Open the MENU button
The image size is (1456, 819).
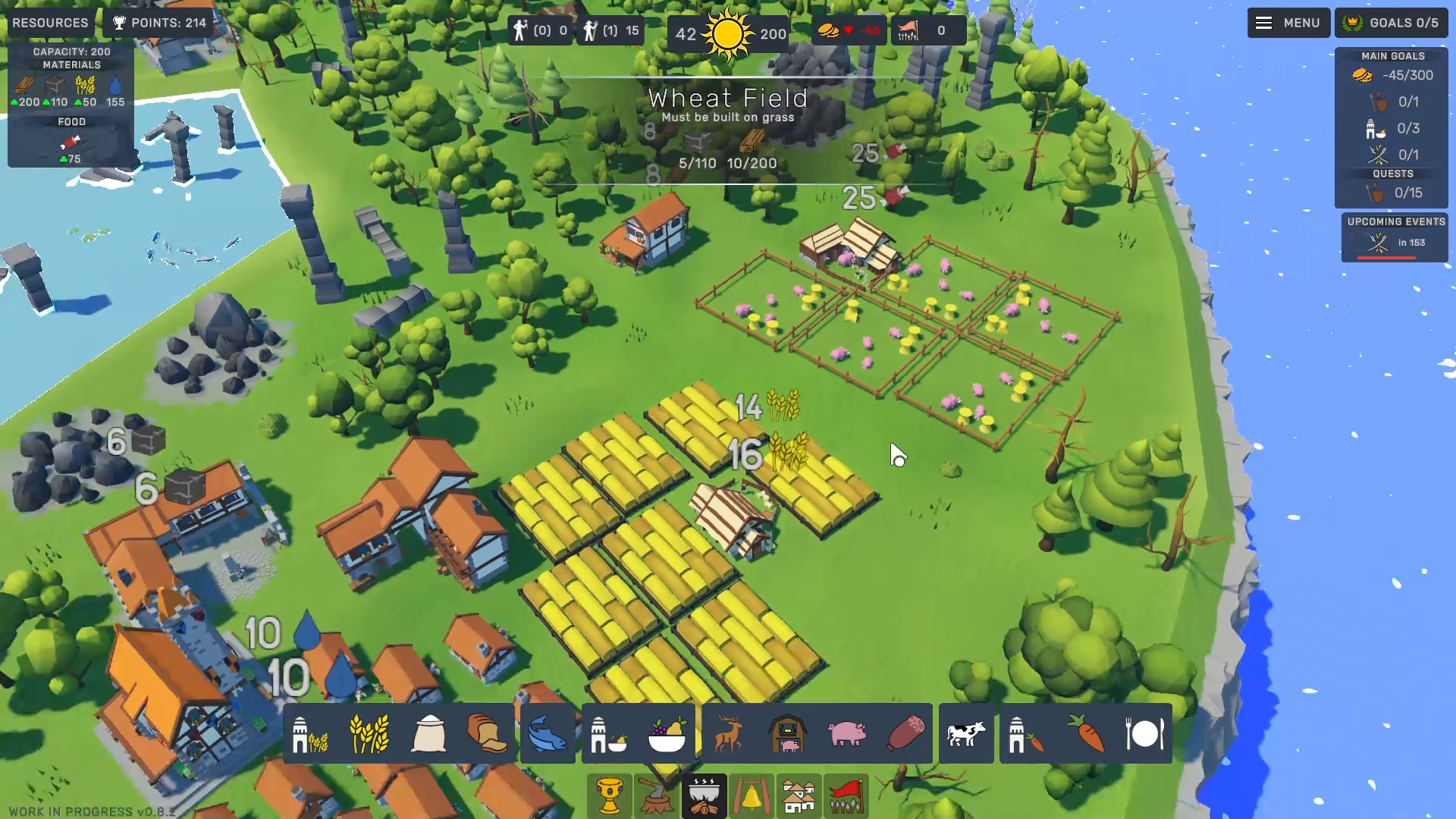coord(1288,22)
